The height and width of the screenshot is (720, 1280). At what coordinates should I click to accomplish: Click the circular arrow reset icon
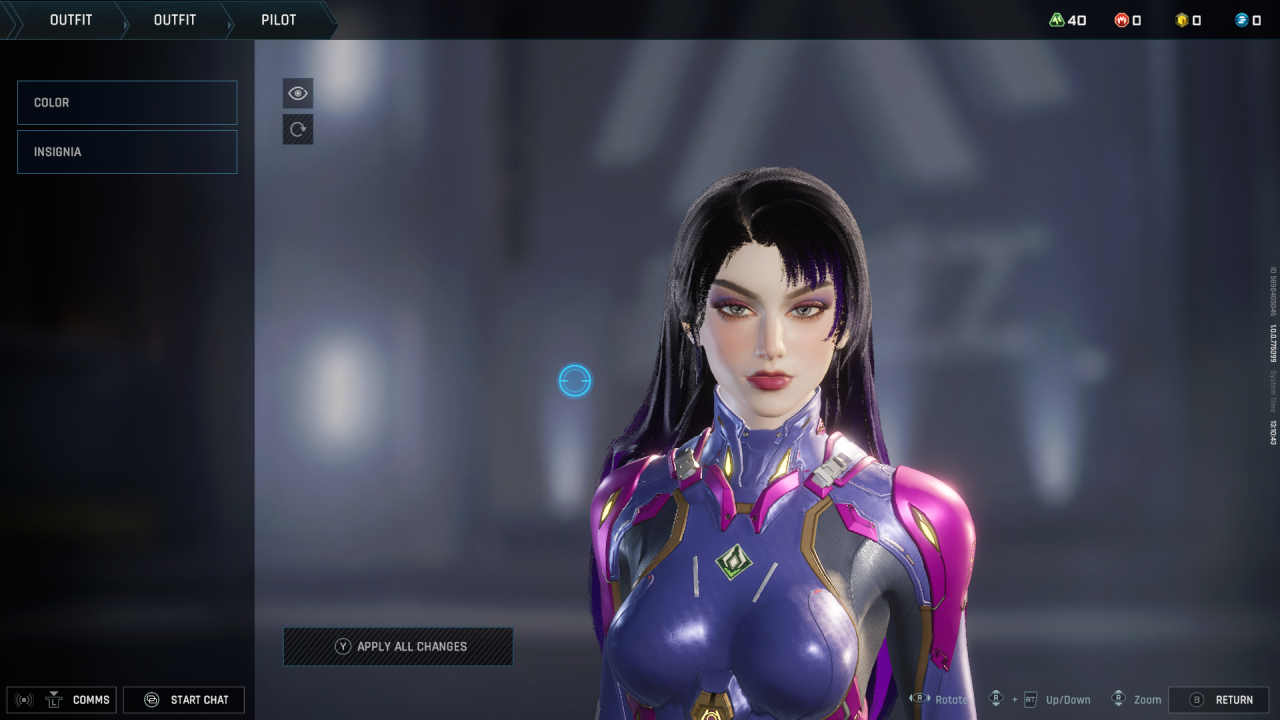click(x=298, y=129)
